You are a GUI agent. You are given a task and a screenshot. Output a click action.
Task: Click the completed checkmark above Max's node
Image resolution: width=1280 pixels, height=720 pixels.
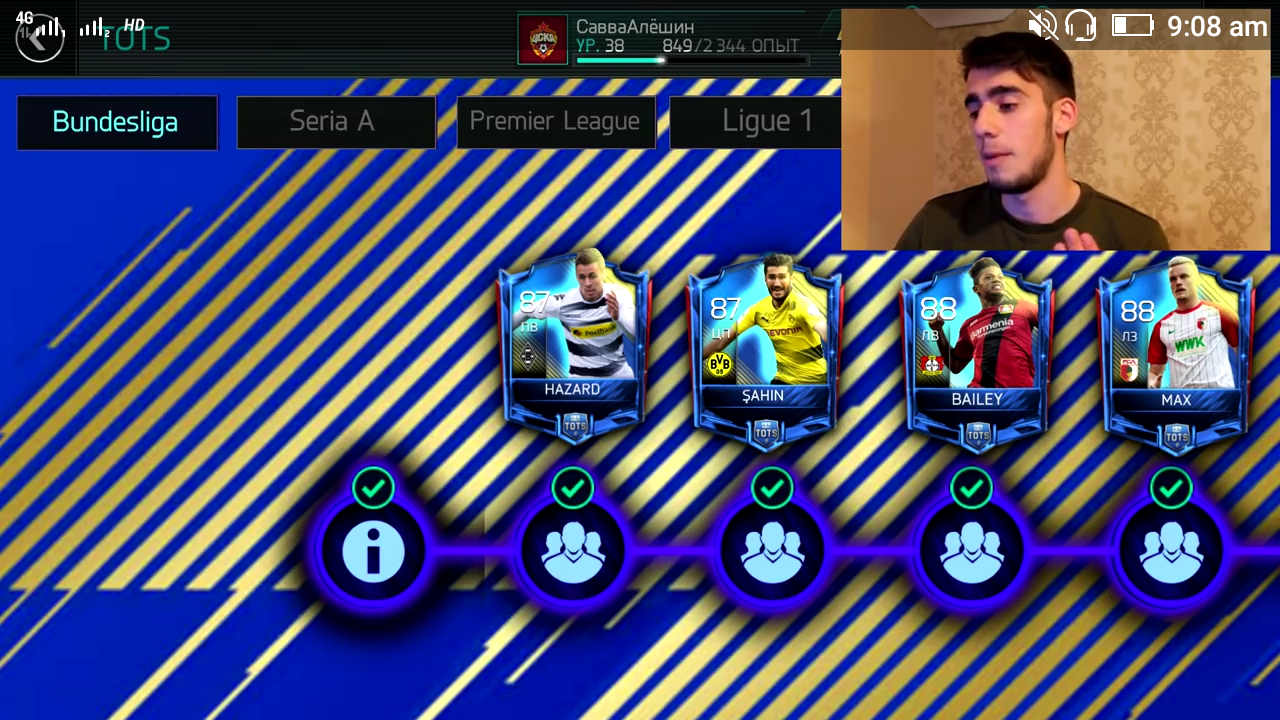pyautogui.click(x=1171, y=487)
